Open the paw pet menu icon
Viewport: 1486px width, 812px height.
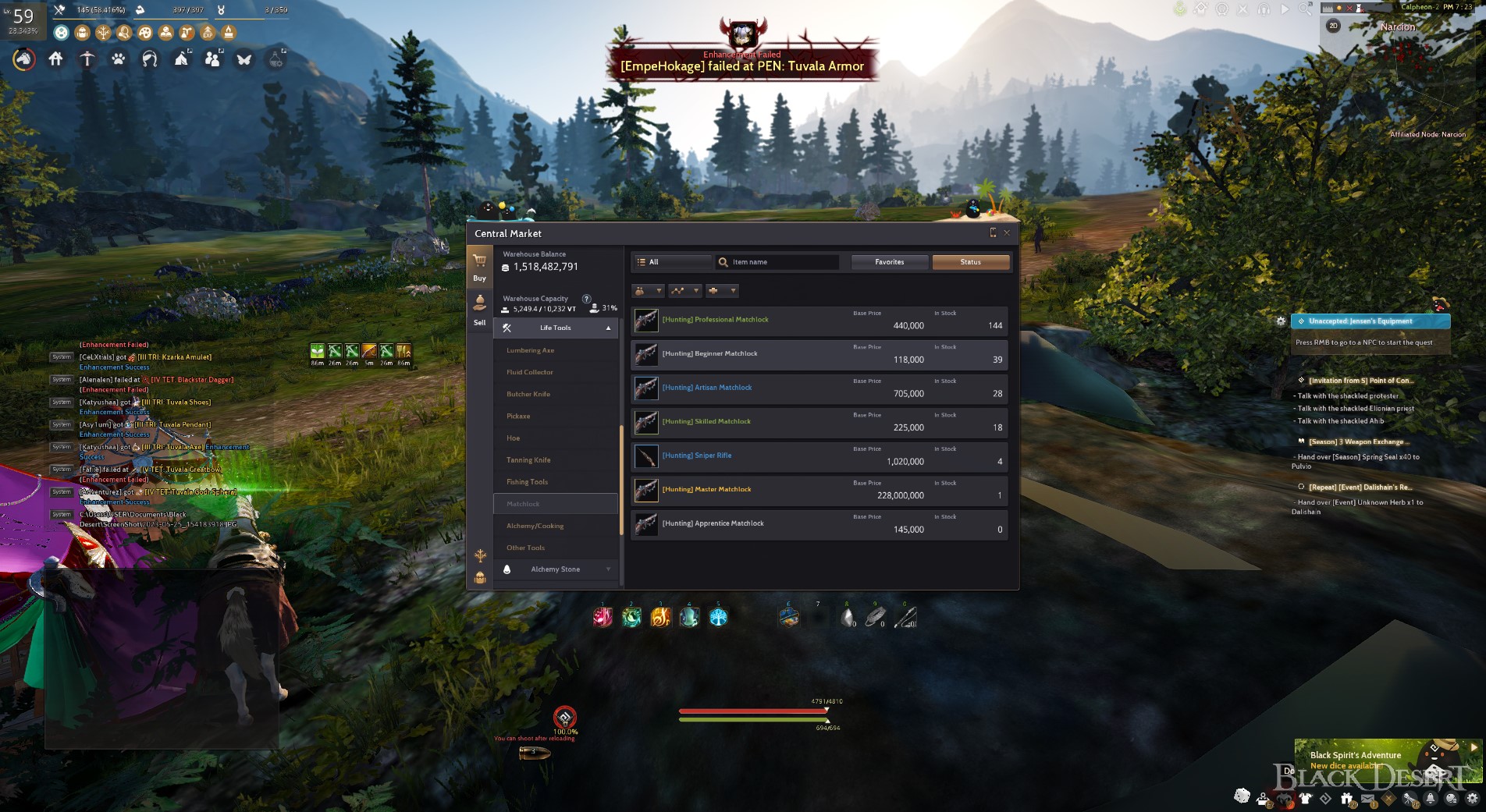point(118,59)
